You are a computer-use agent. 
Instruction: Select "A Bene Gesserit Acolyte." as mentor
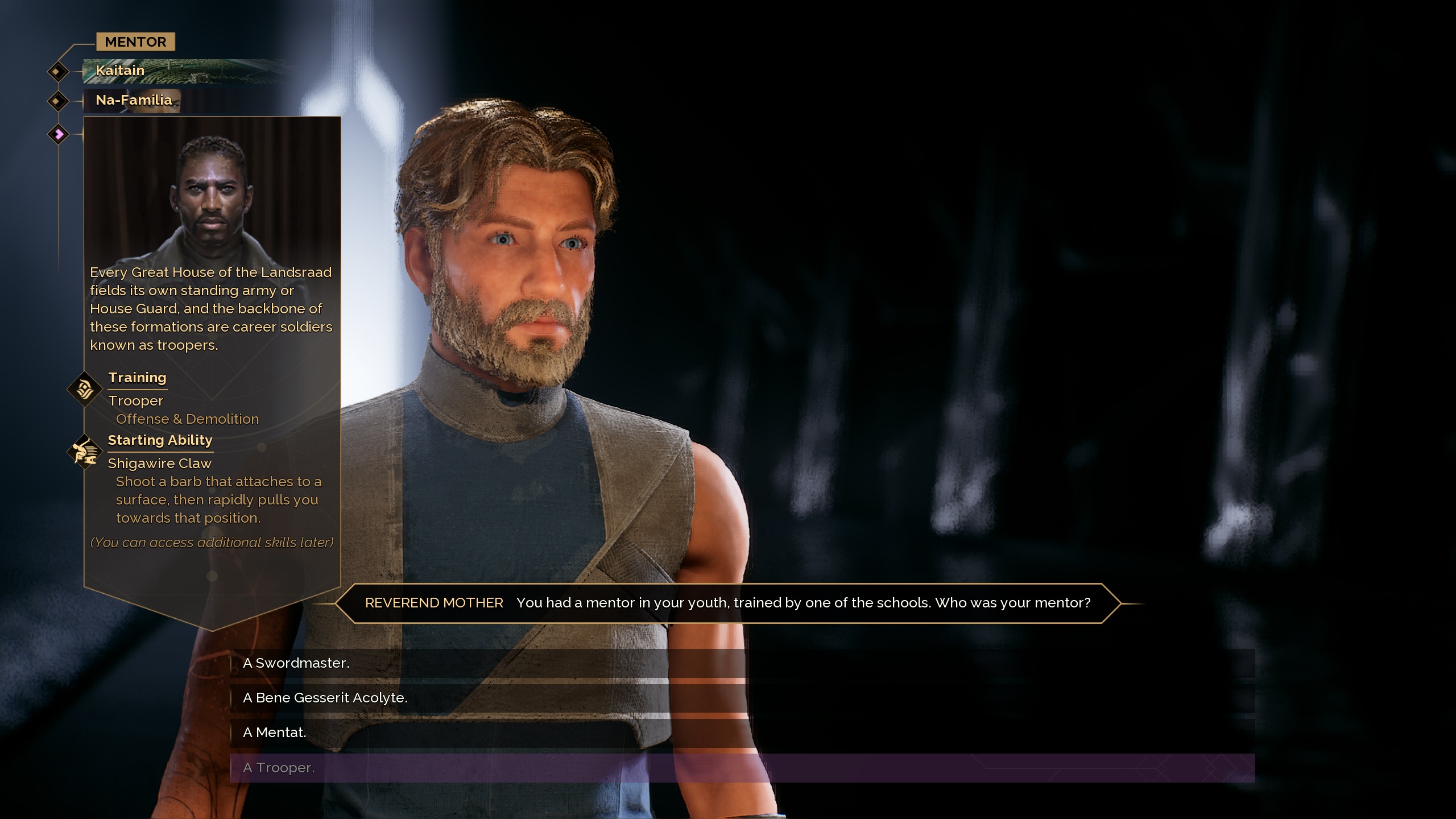(325, 698)
